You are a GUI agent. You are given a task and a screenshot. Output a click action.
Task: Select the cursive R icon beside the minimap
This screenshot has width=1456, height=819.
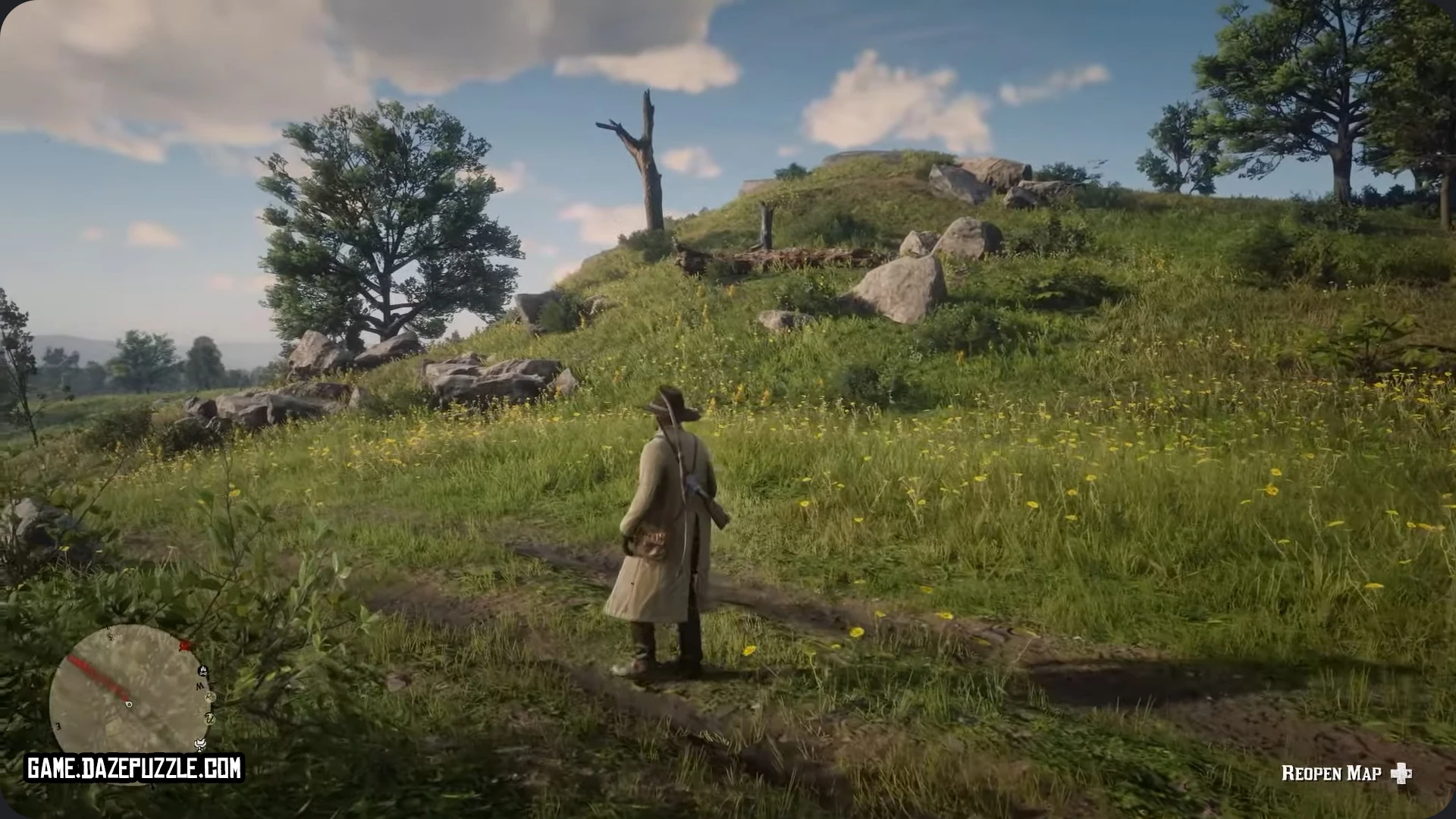(210, 697)
